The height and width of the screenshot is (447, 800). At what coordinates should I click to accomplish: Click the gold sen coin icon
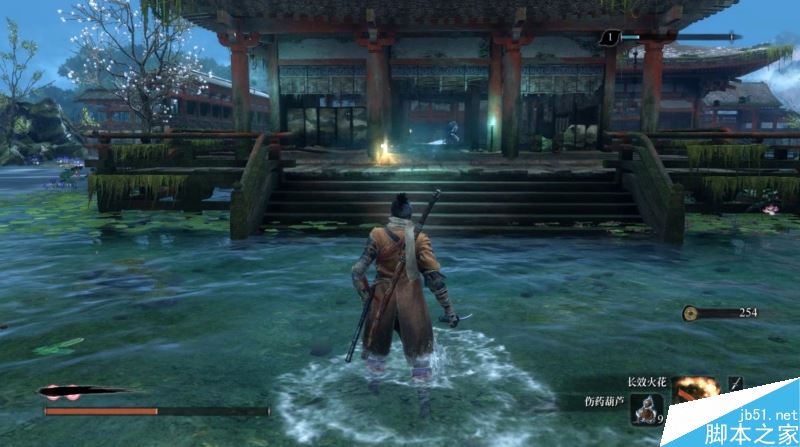pos(690,313)
